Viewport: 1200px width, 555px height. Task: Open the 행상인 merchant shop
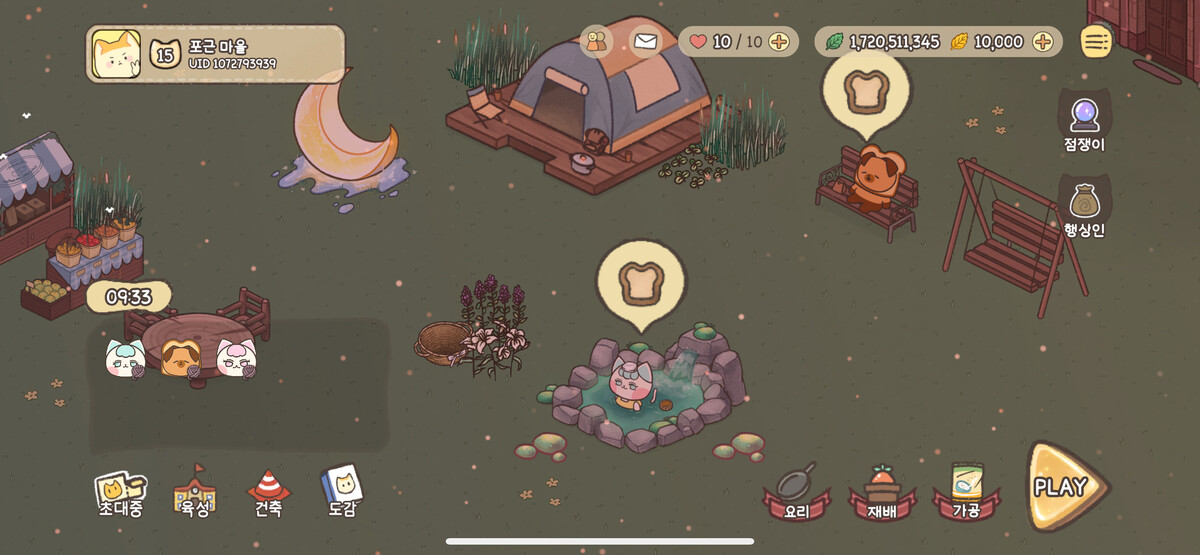(1084, 209)
